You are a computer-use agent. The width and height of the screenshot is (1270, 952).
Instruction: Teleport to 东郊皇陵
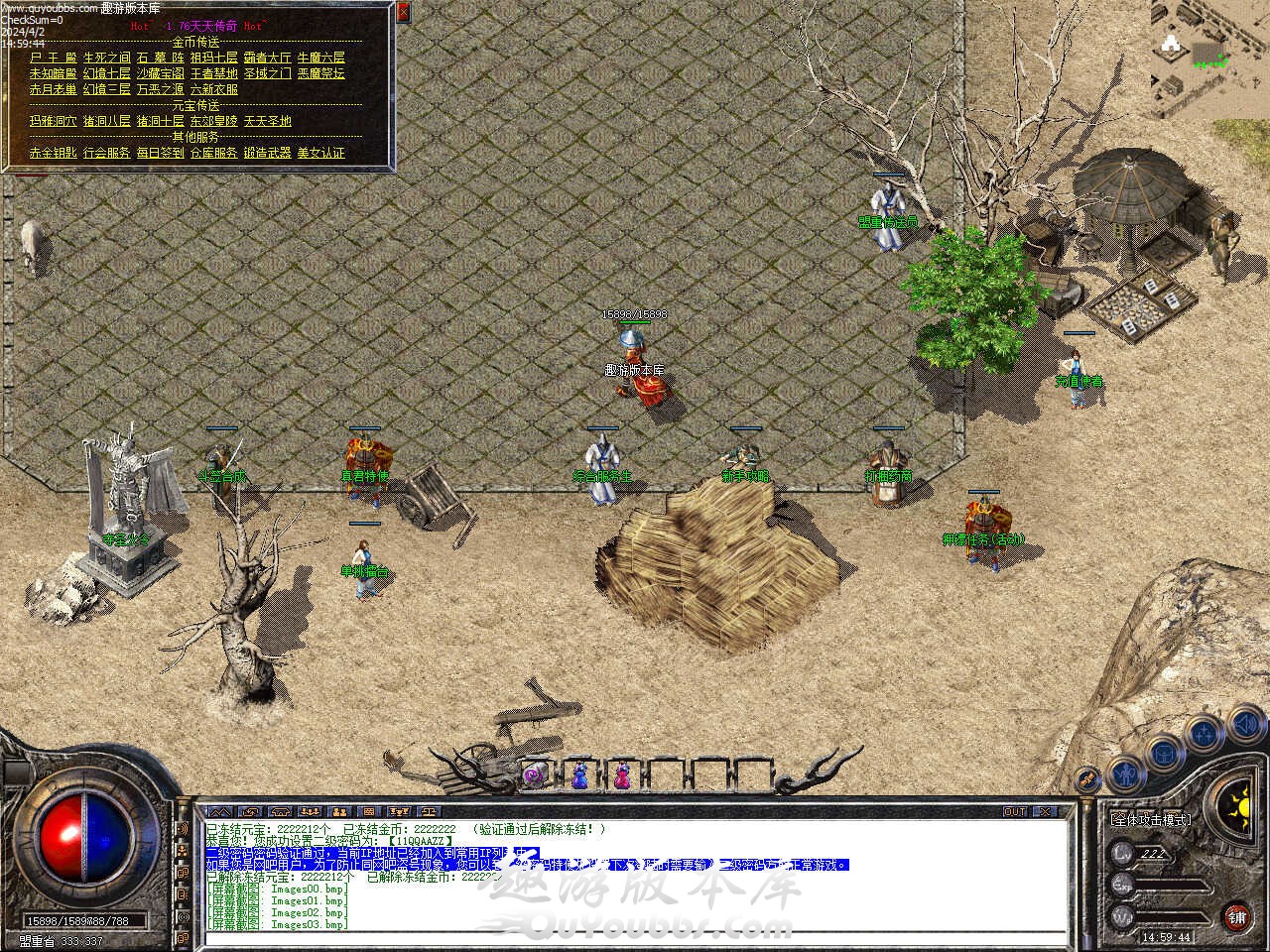tap(213, 121)
